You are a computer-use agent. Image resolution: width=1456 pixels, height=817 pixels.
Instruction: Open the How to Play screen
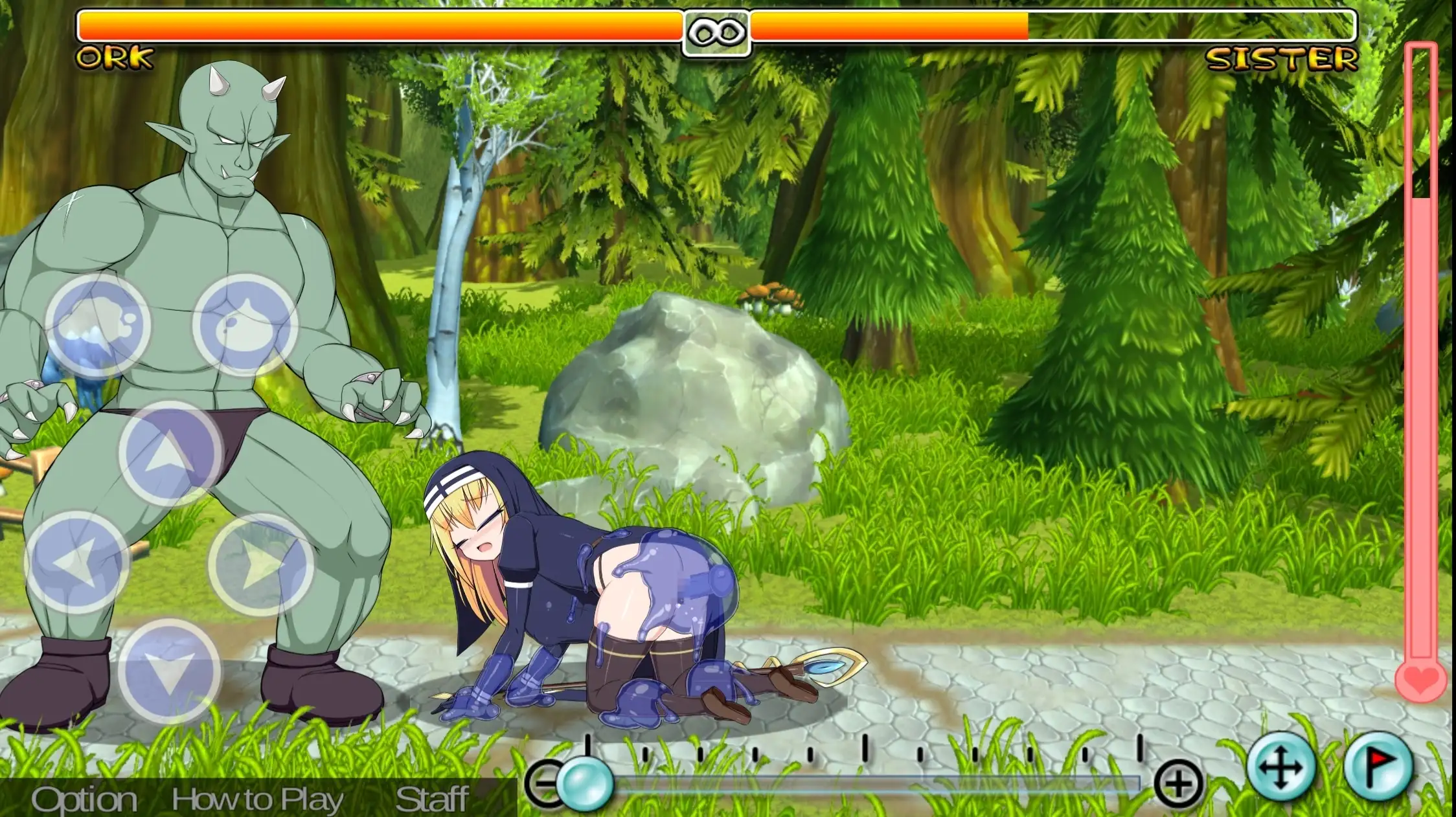(x=257, y=800)
